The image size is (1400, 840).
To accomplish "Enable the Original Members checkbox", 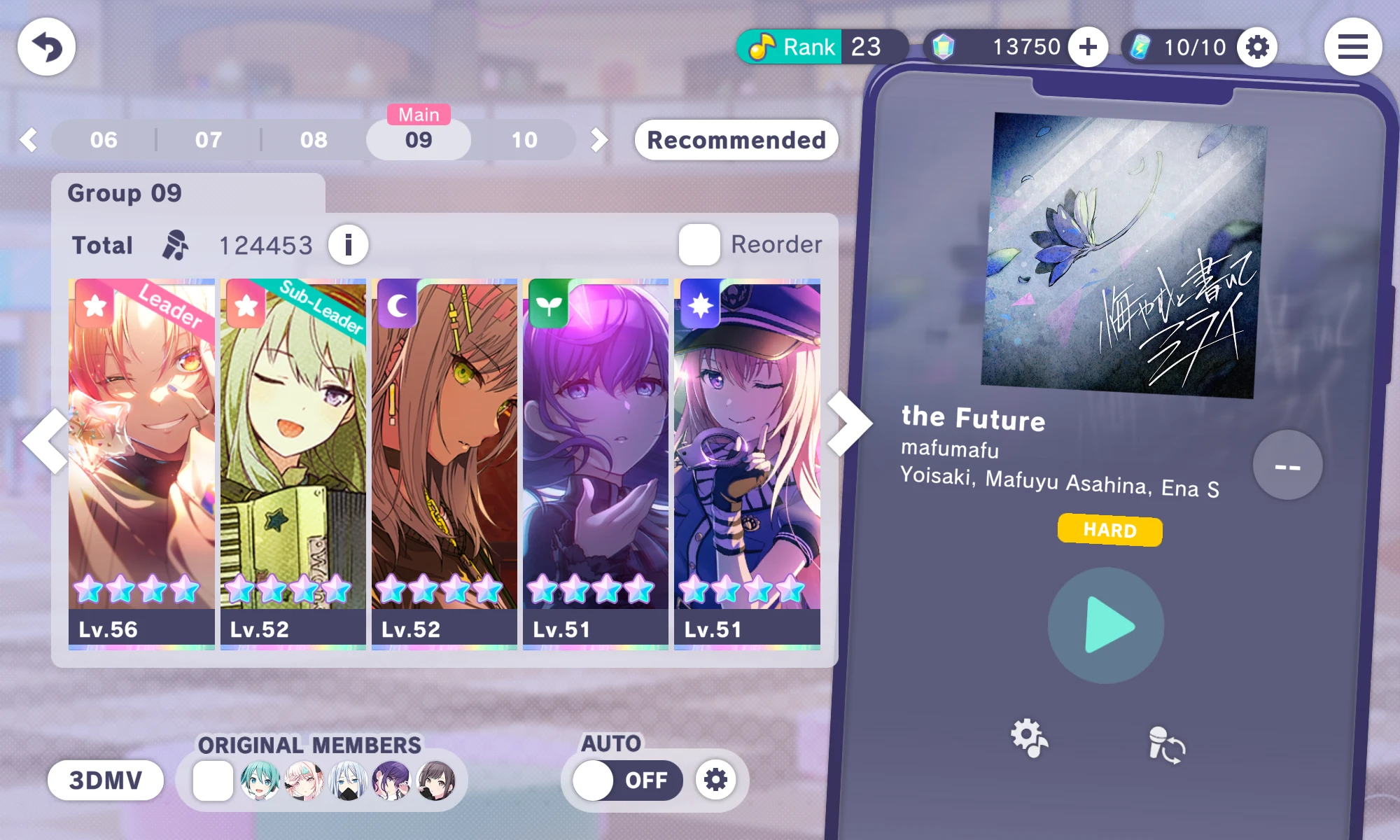I will pyautogui.click(x=213, y=780).
